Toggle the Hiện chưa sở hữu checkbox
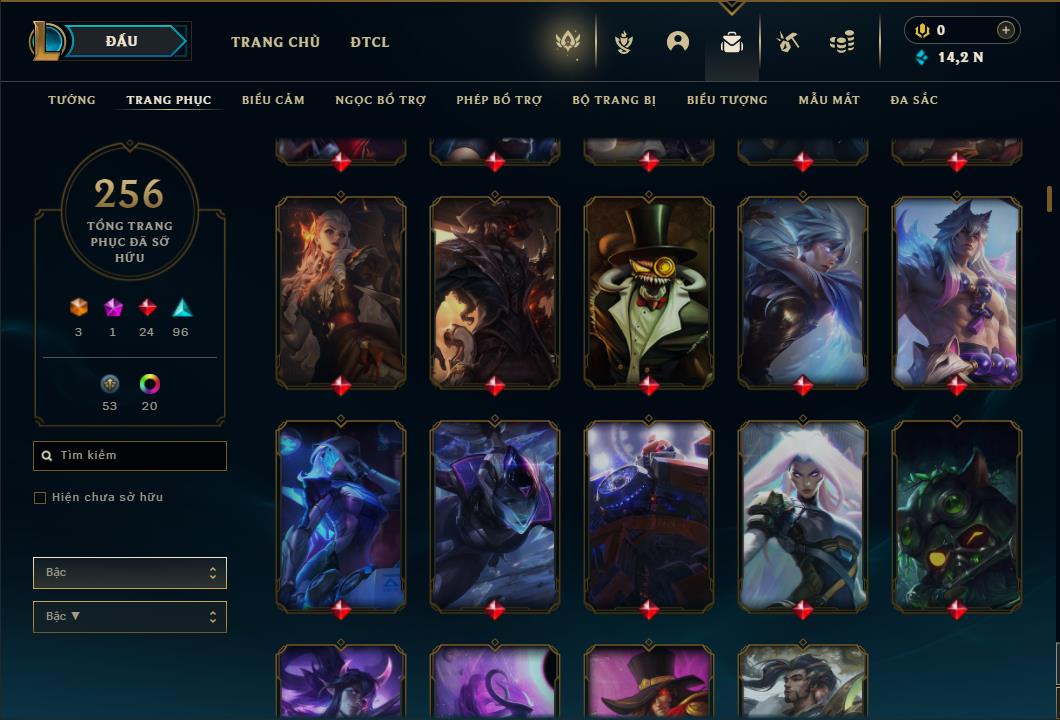Screen dimensions: 1060x720 tap(40, 498)
